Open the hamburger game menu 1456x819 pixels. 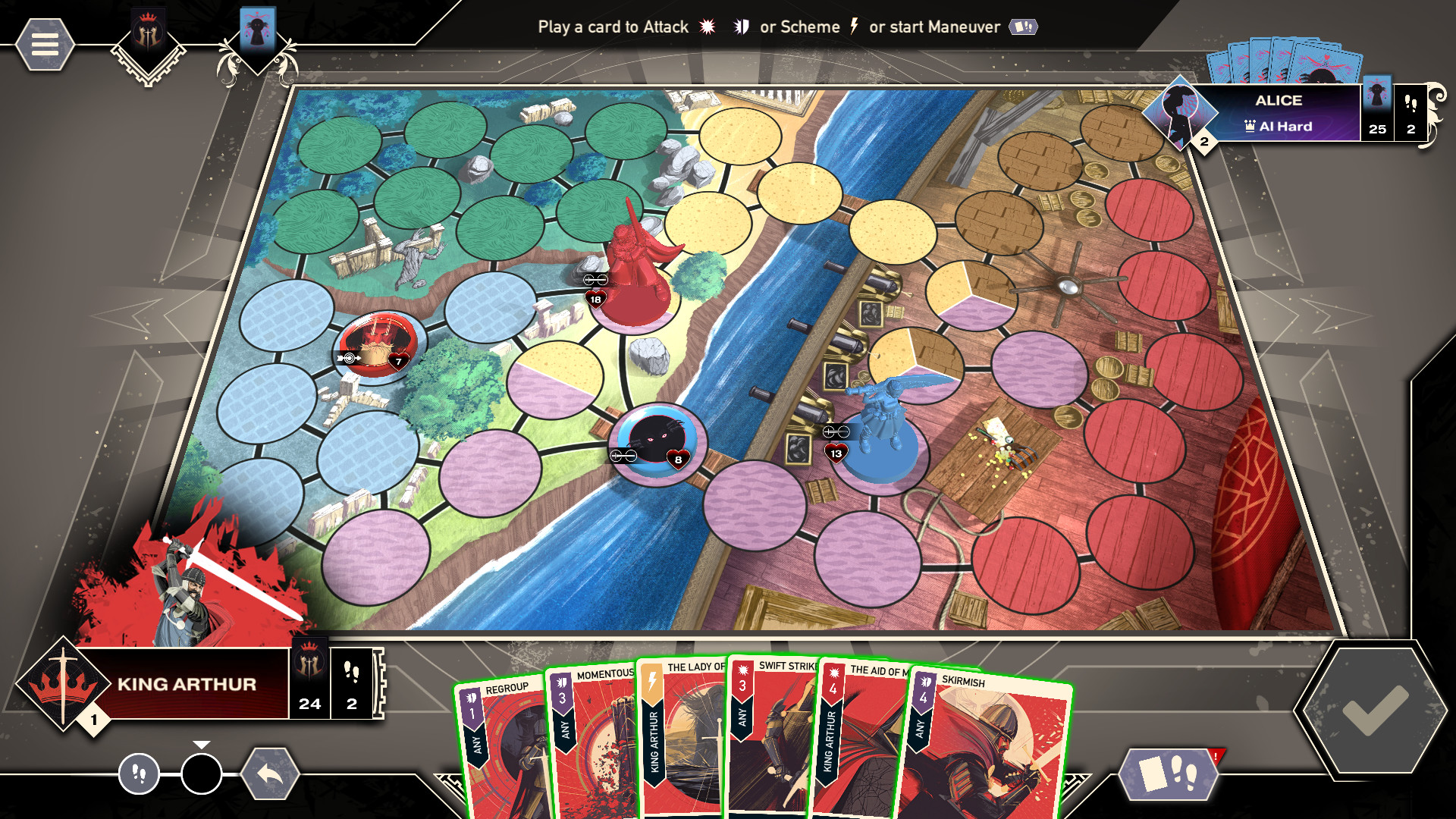pos(45,43)
